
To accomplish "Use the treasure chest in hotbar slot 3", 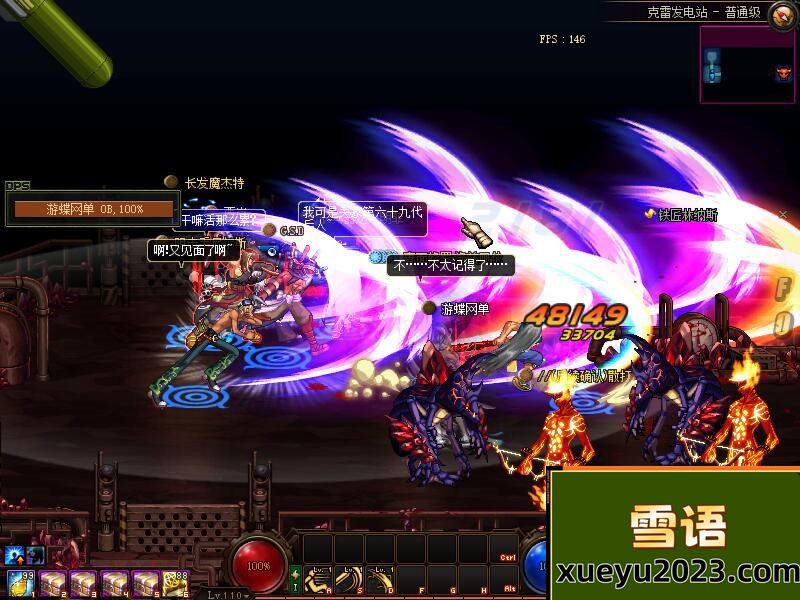I will (x=83, y=581).
